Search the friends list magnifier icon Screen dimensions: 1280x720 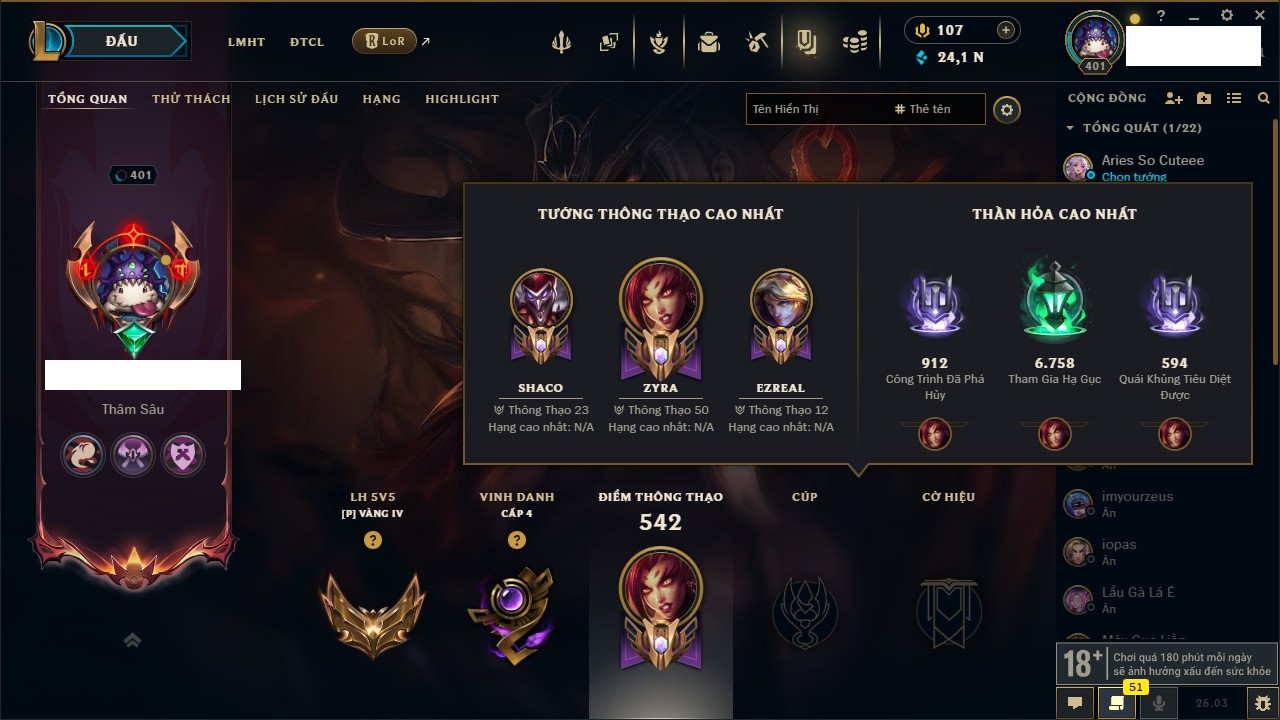1264,98
